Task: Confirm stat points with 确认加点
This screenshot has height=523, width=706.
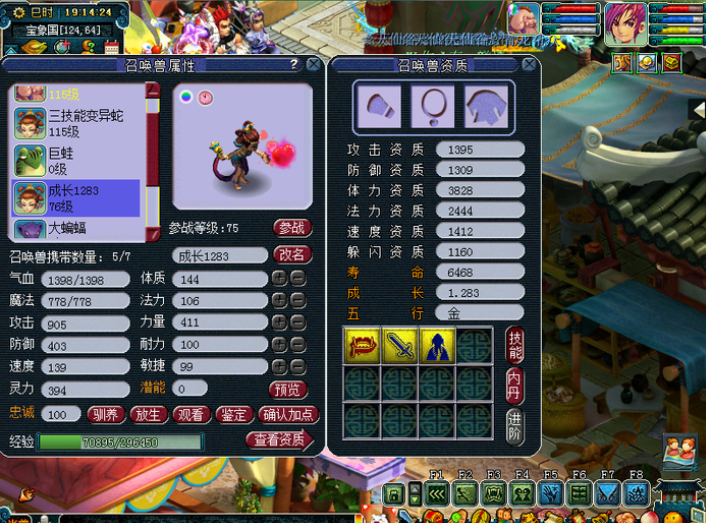Action: click(x=289, y=414)
